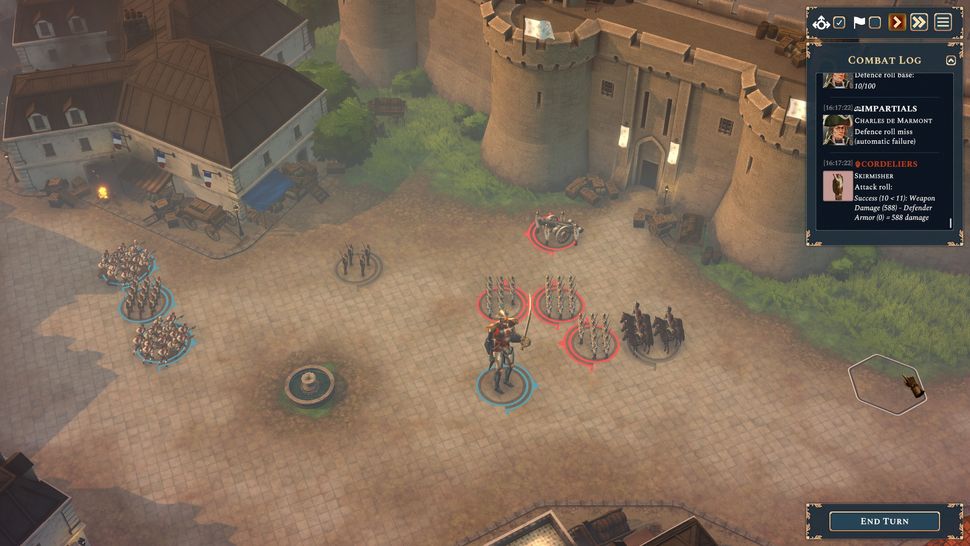Click the combat log scrollbar
The height and width of the screenshot is (546, 970).
(951, 223)
